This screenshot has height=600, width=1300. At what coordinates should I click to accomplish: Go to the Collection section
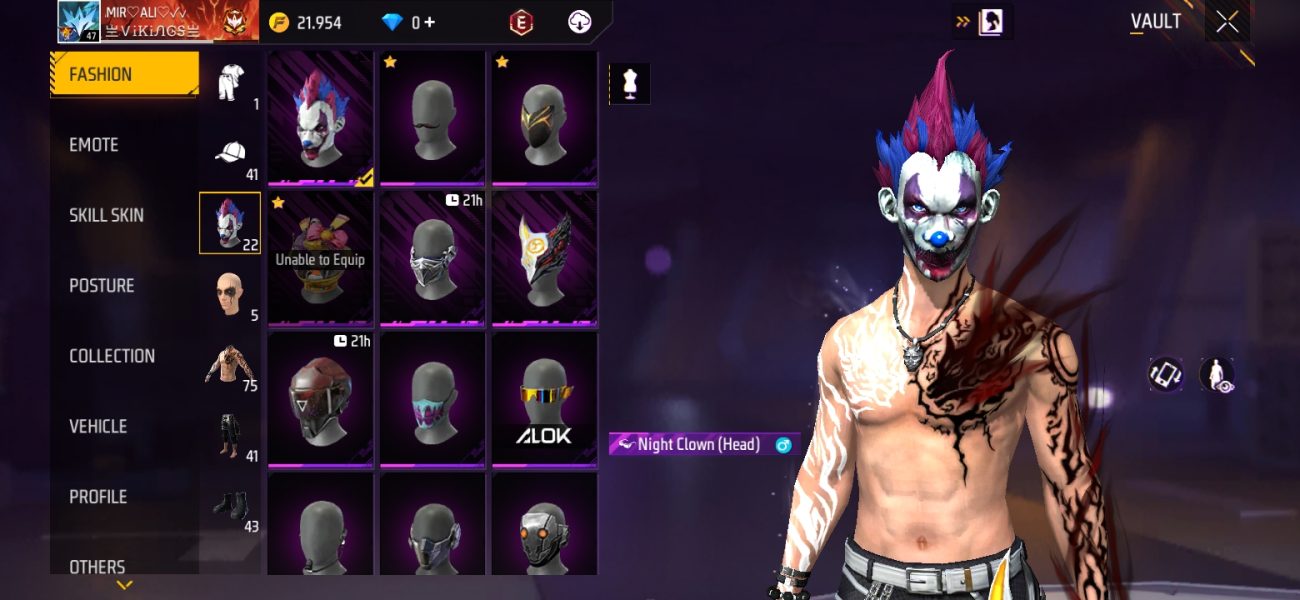(112, 356)
